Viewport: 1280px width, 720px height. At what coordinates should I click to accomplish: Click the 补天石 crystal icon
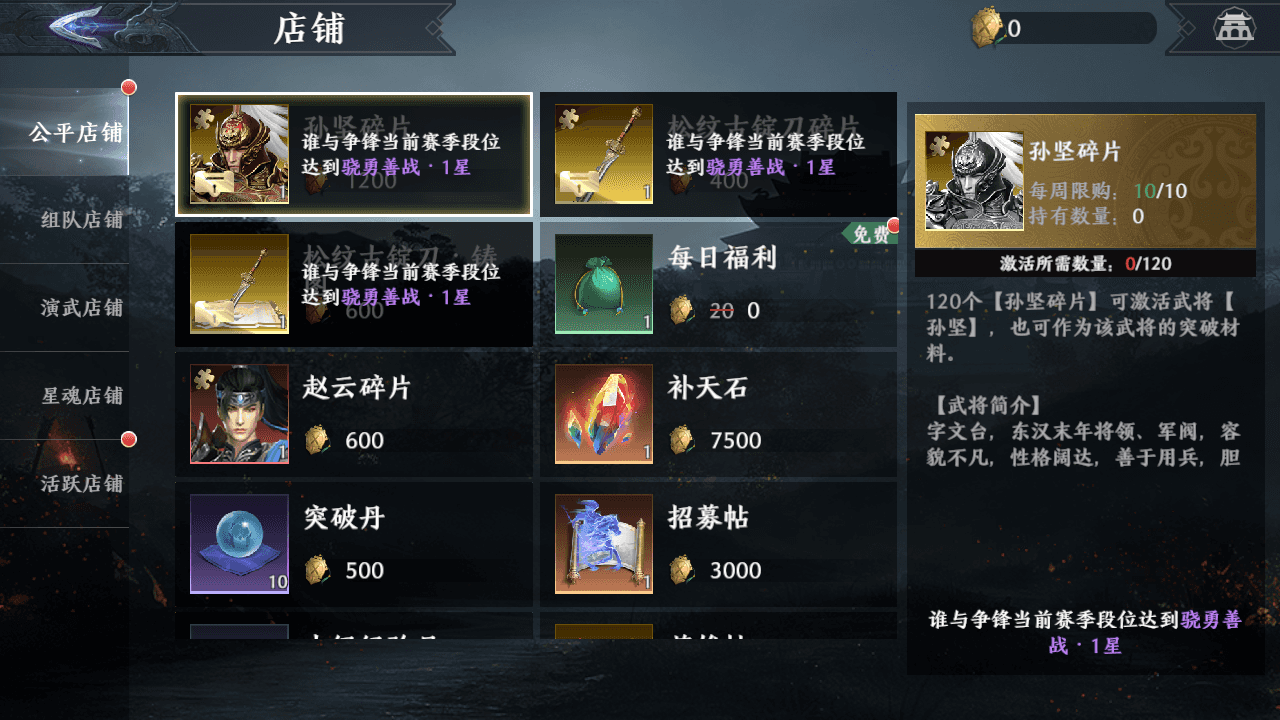[x=603, y=413]
